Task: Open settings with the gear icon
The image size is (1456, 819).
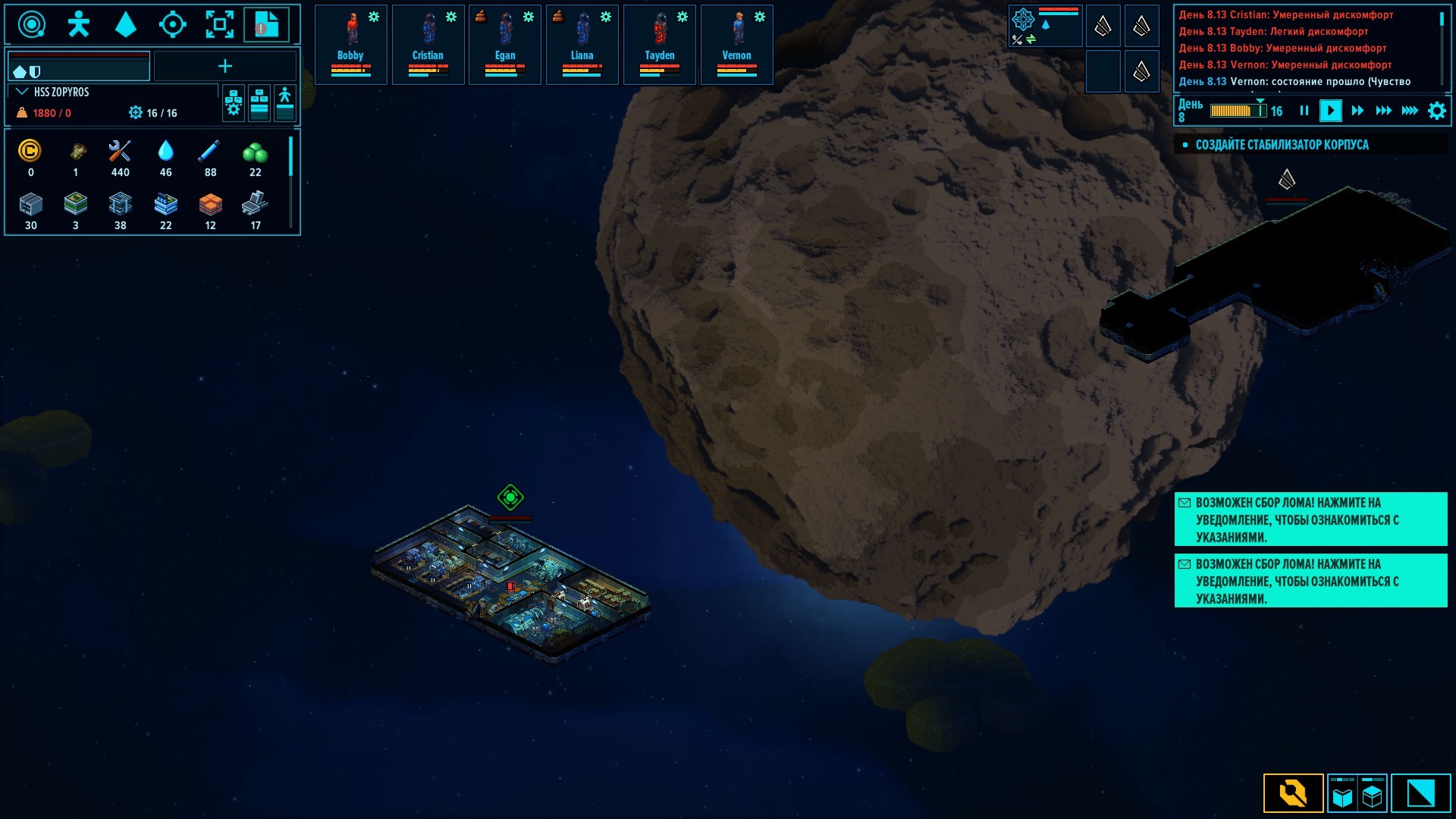Action: click(x=1436, y=111)
